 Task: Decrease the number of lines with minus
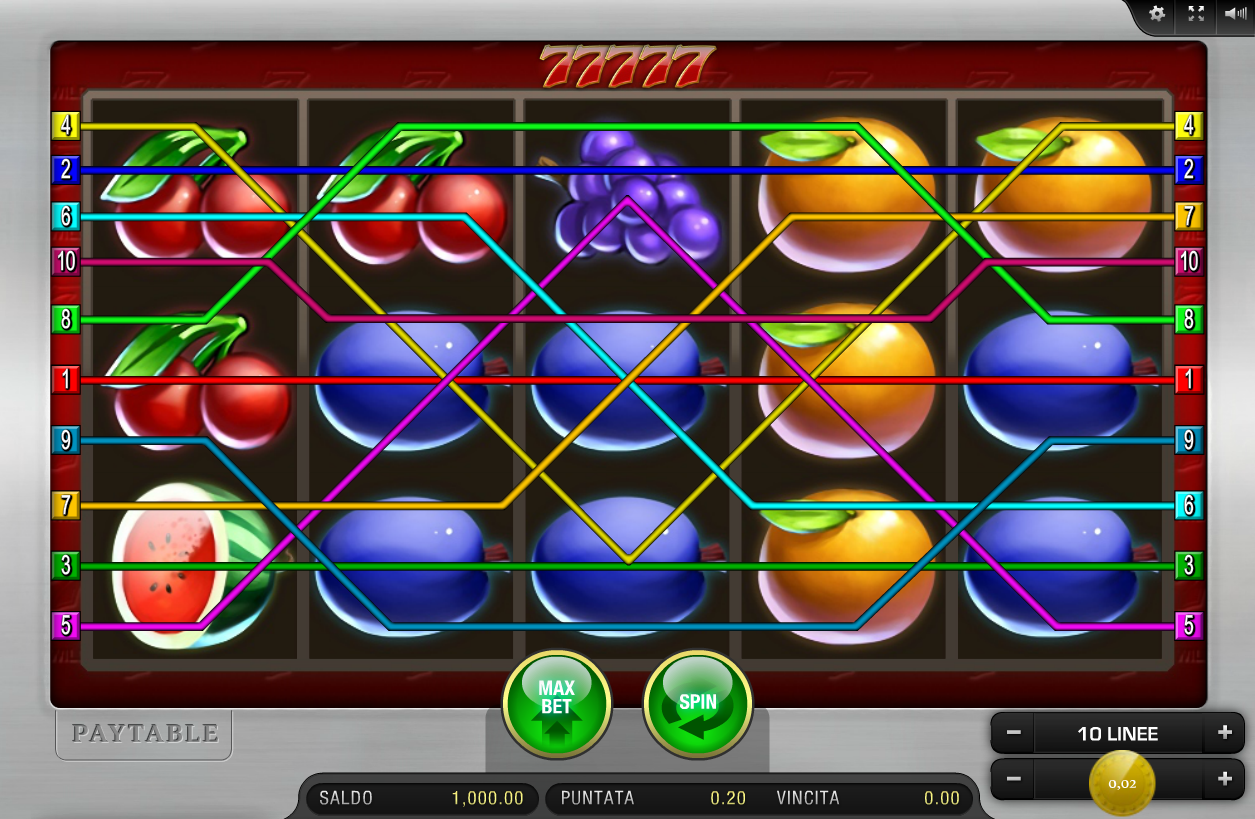pyautogui.click(x=1013, y=733)
